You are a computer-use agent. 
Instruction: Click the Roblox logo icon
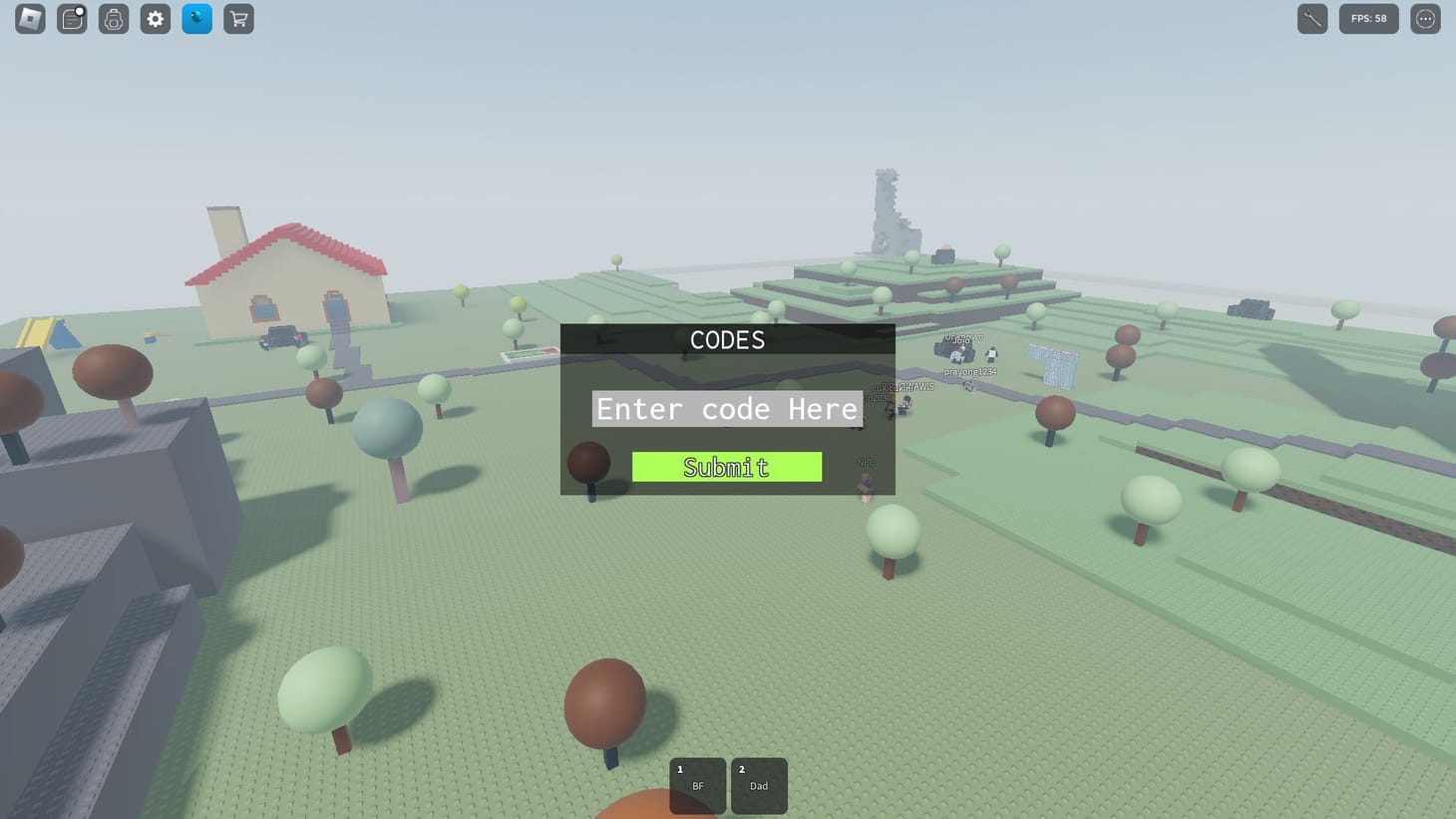point(29,19)
